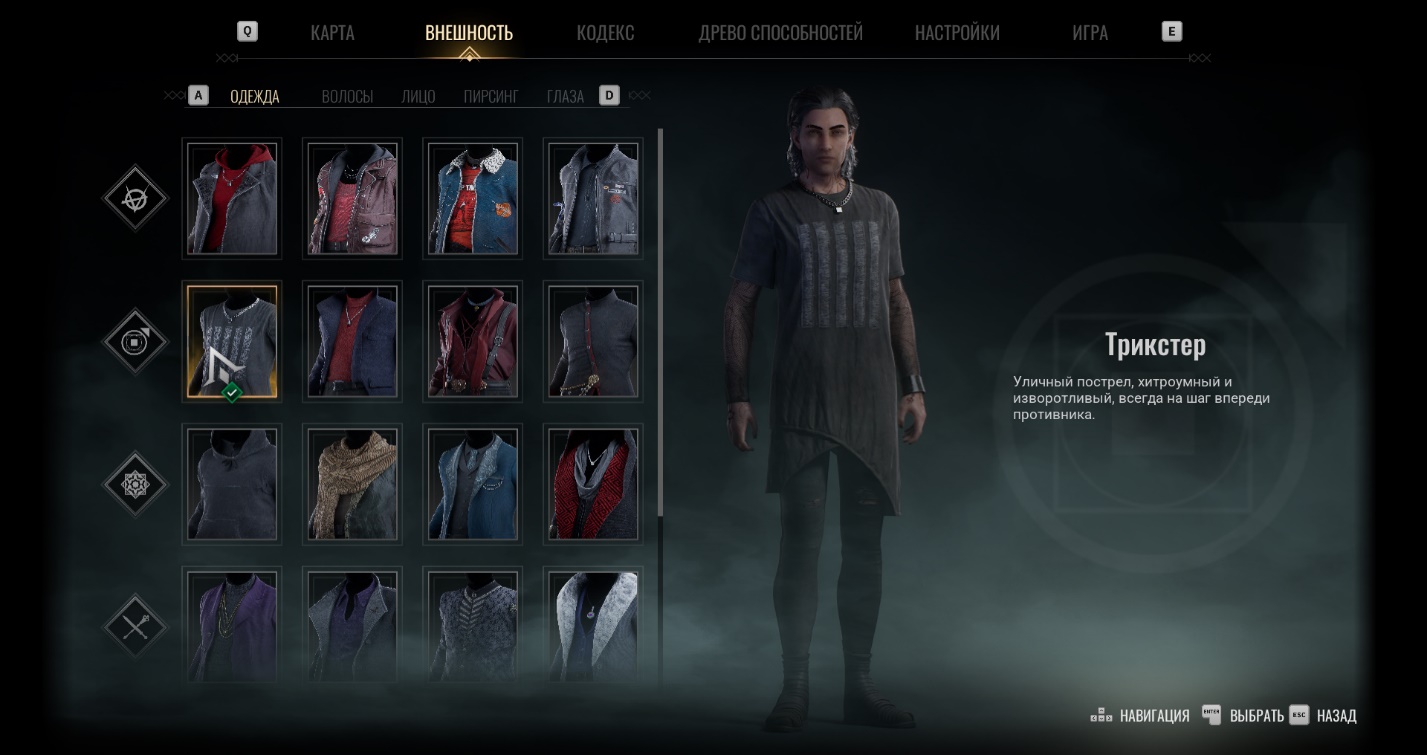Select the grey jacket with red hoodie outfit
1427x755 pixels.
coord(232,198)
